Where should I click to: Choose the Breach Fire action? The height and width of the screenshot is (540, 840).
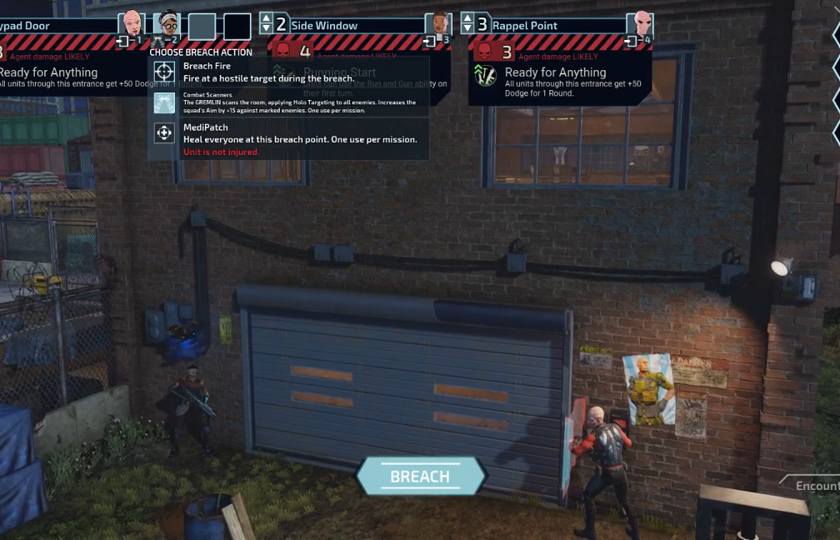165,72
